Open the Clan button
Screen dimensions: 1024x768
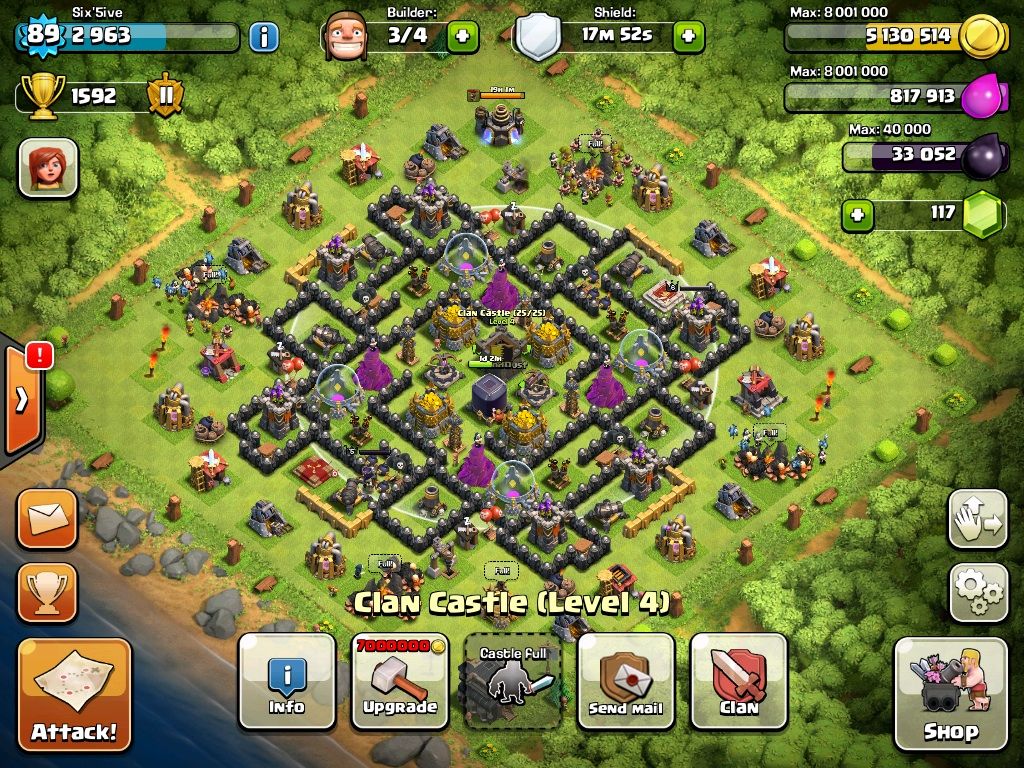pyautogui.click(x=739, y=680)
